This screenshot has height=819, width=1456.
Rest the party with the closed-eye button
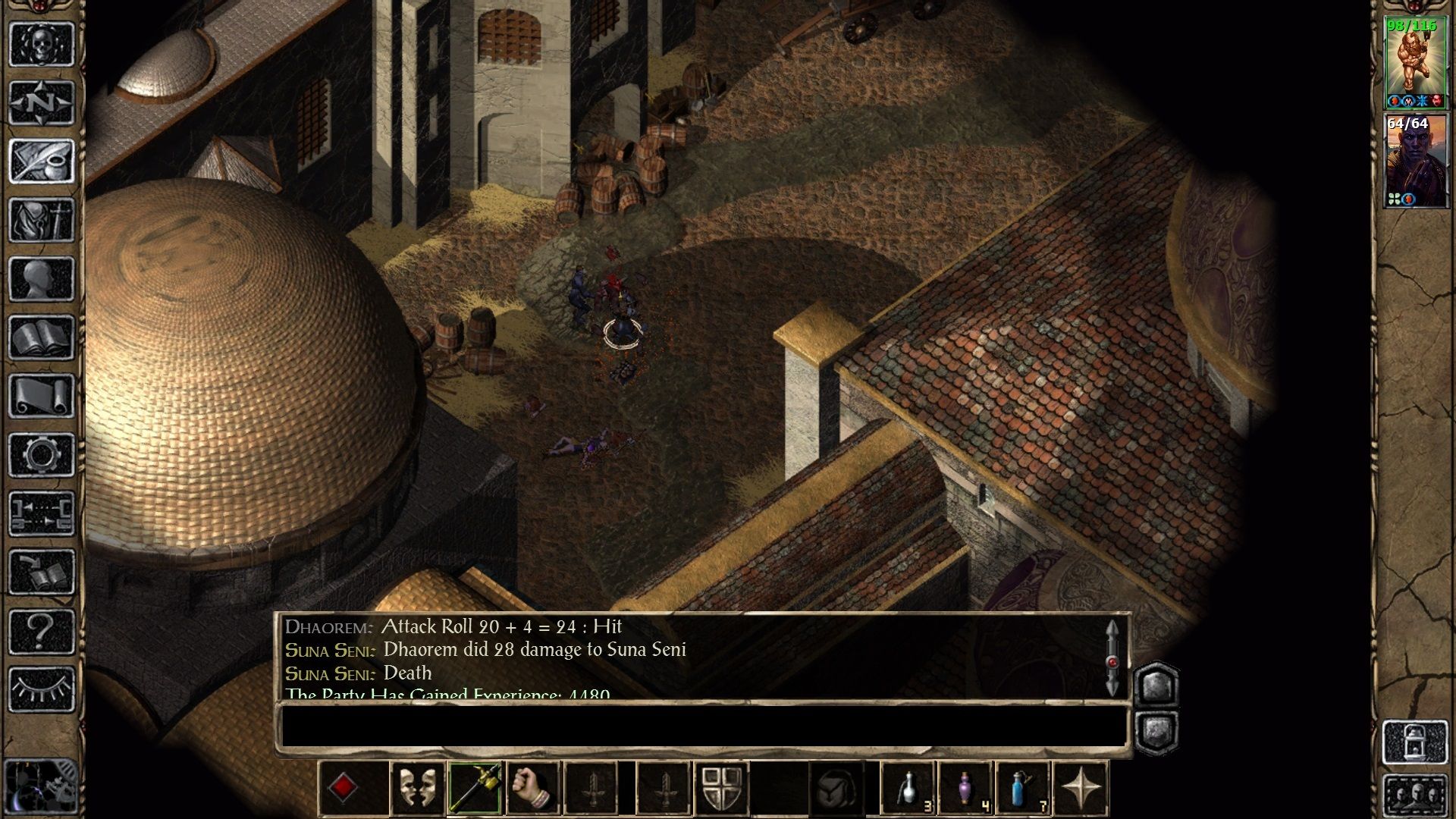42,689
